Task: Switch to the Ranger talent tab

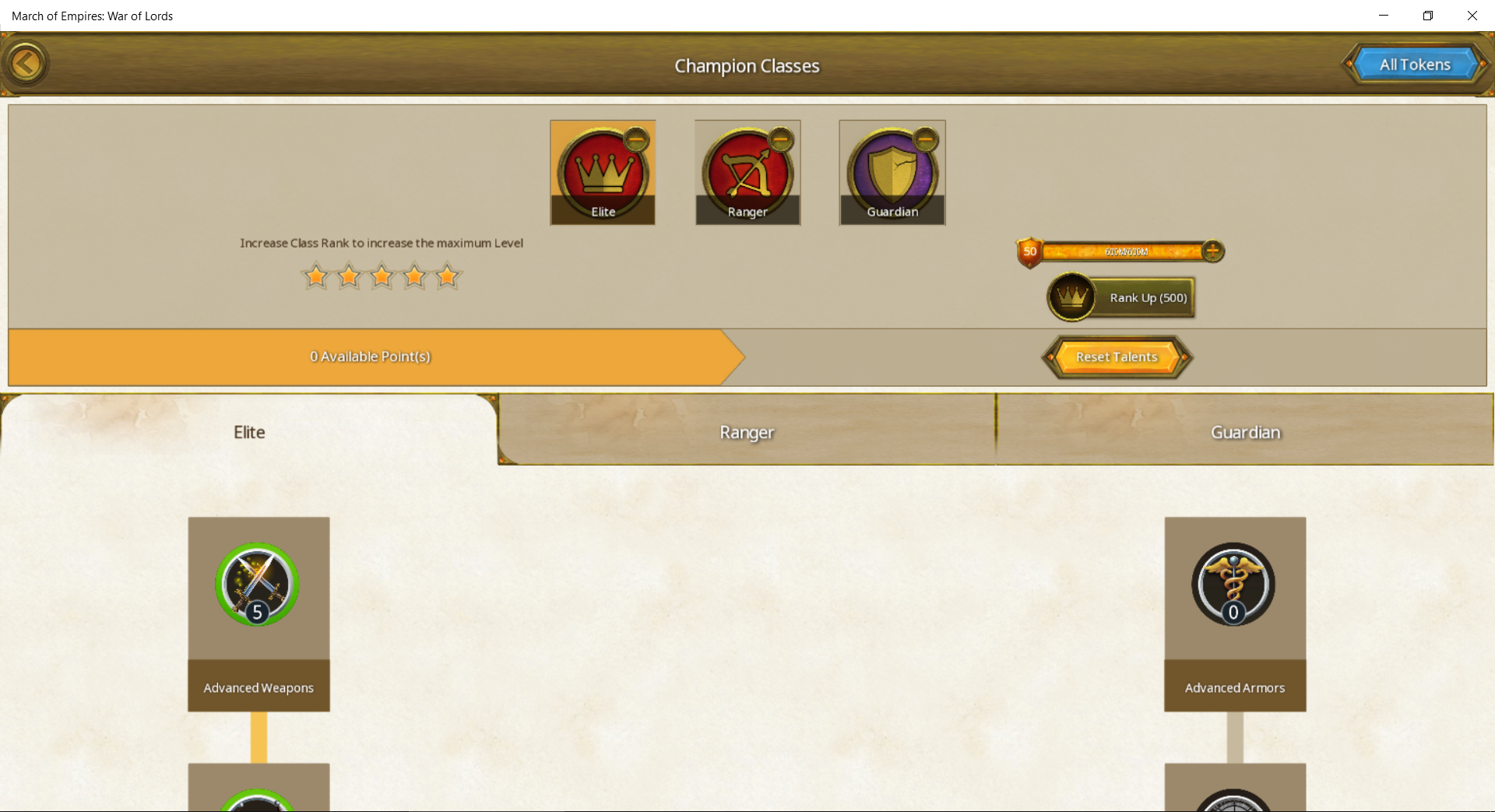Action: pyautogui.click(x=747, y=432)
